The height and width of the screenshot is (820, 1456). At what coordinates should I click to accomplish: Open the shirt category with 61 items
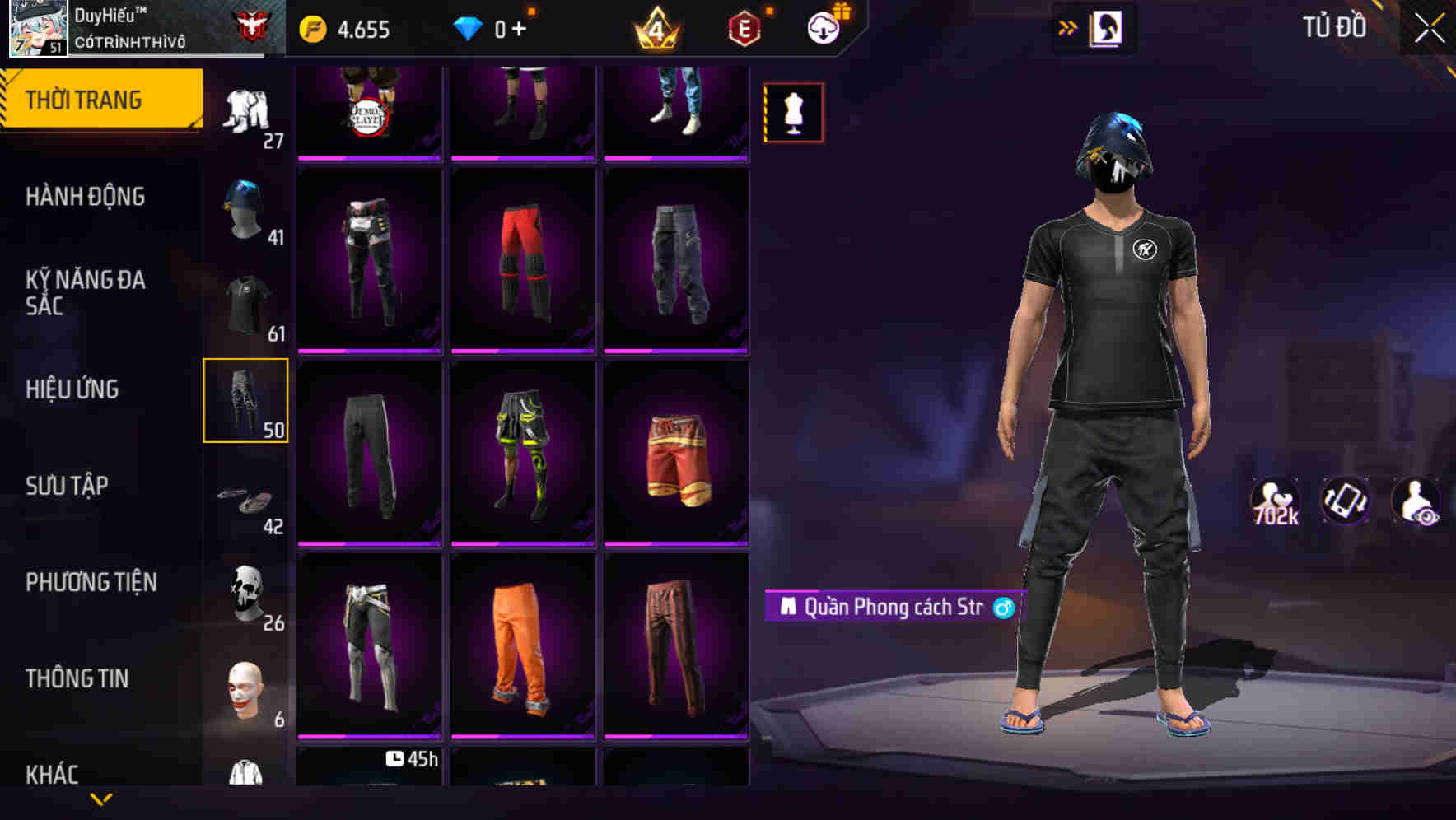pyautogui.click(x=245, y=305)
